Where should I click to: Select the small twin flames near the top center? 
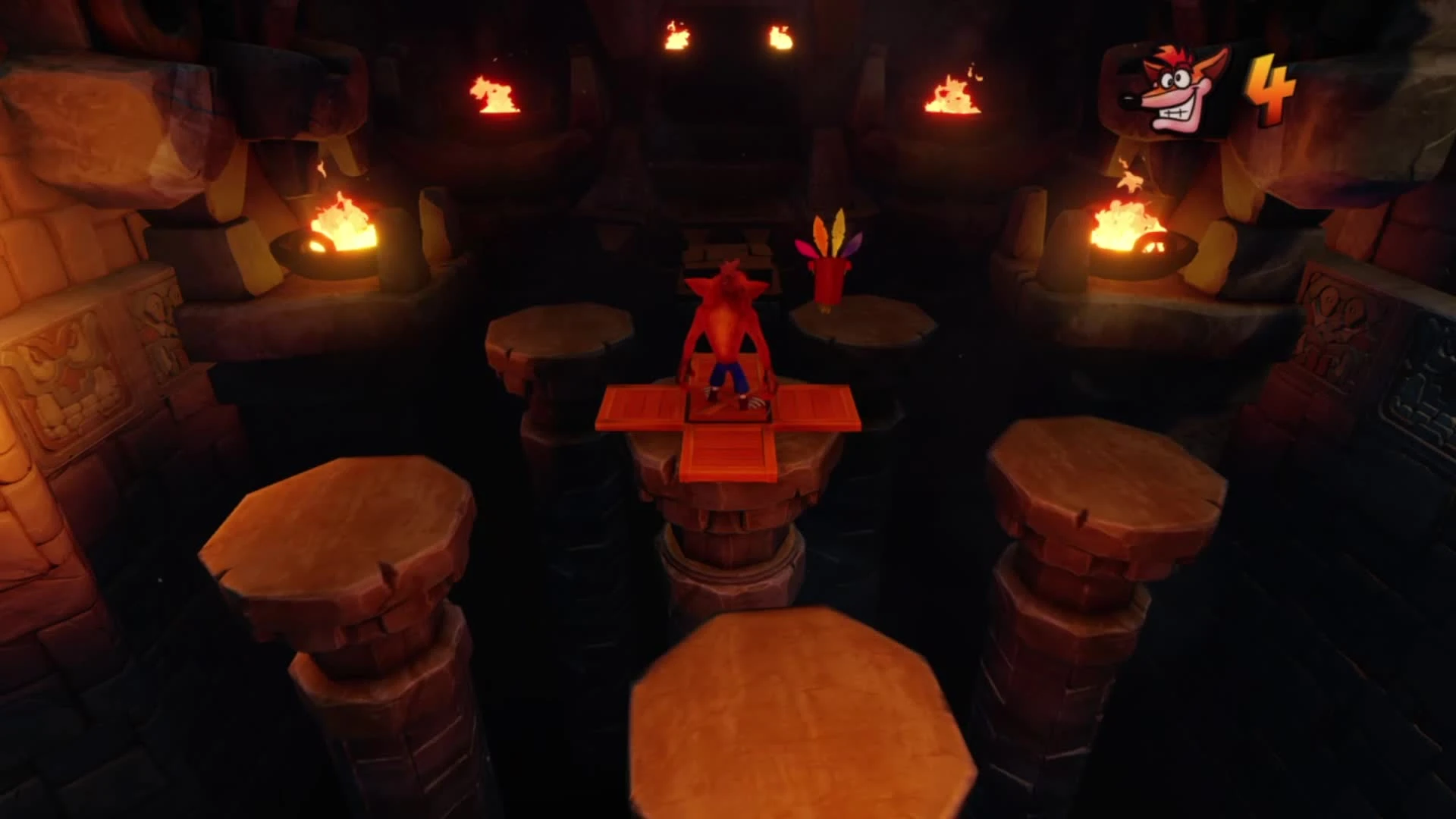click(728, 34)
